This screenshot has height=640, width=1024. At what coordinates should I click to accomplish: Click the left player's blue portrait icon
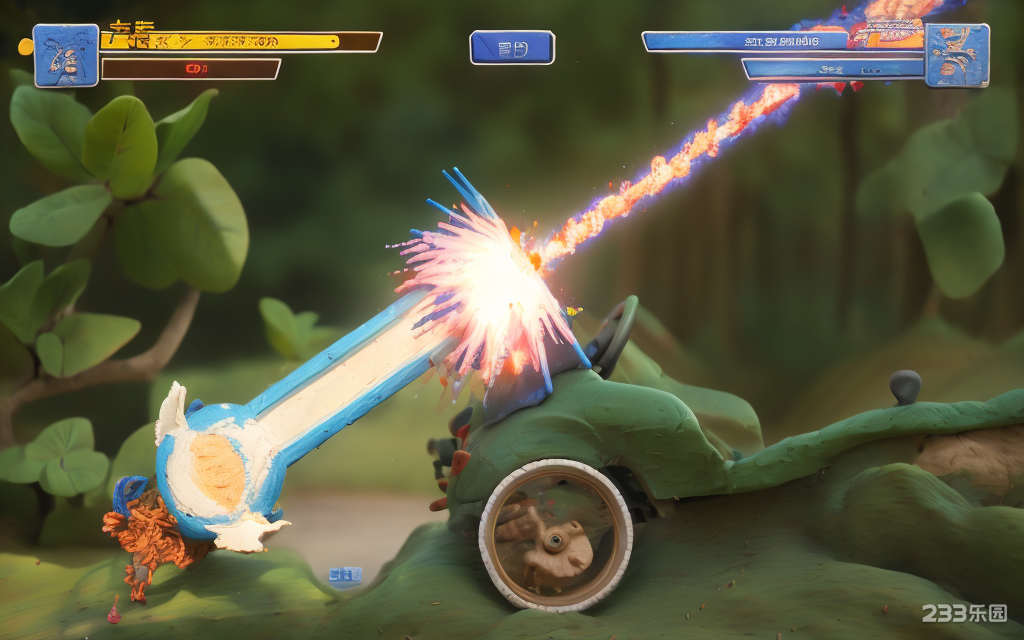tap(66, 56)
